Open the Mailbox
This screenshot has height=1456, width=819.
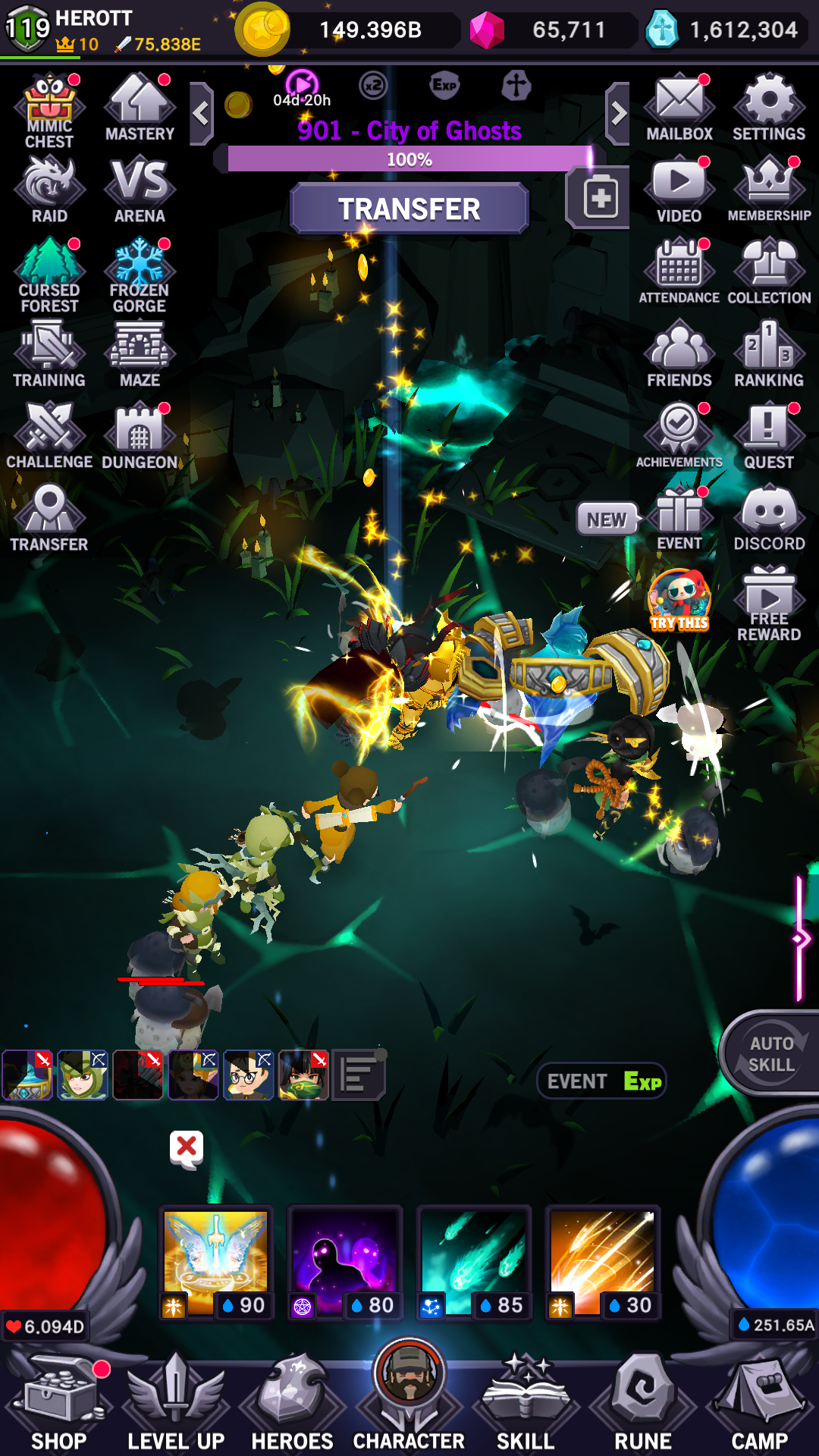point(679,108)
